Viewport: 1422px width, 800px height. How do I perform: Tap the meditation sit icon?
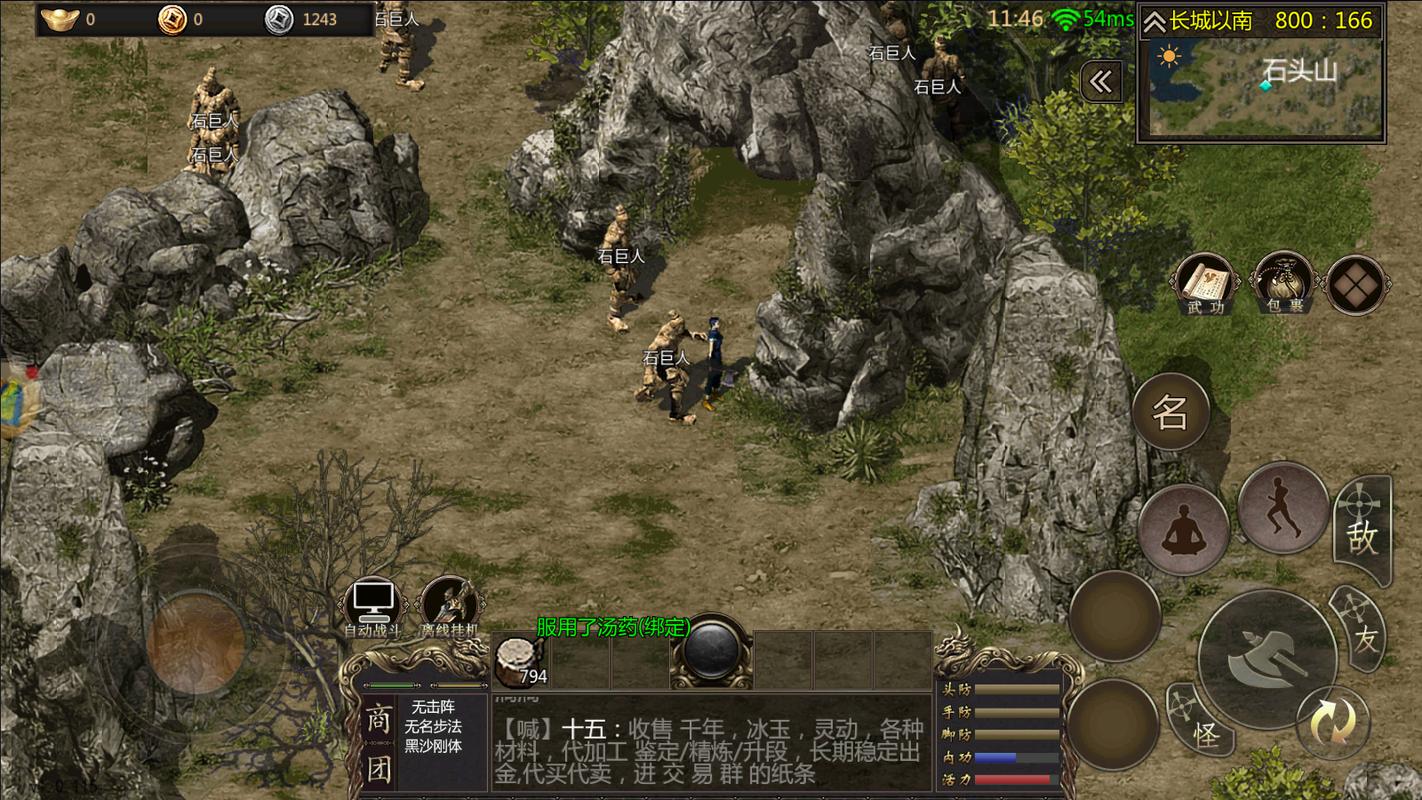pos(1183,527)
